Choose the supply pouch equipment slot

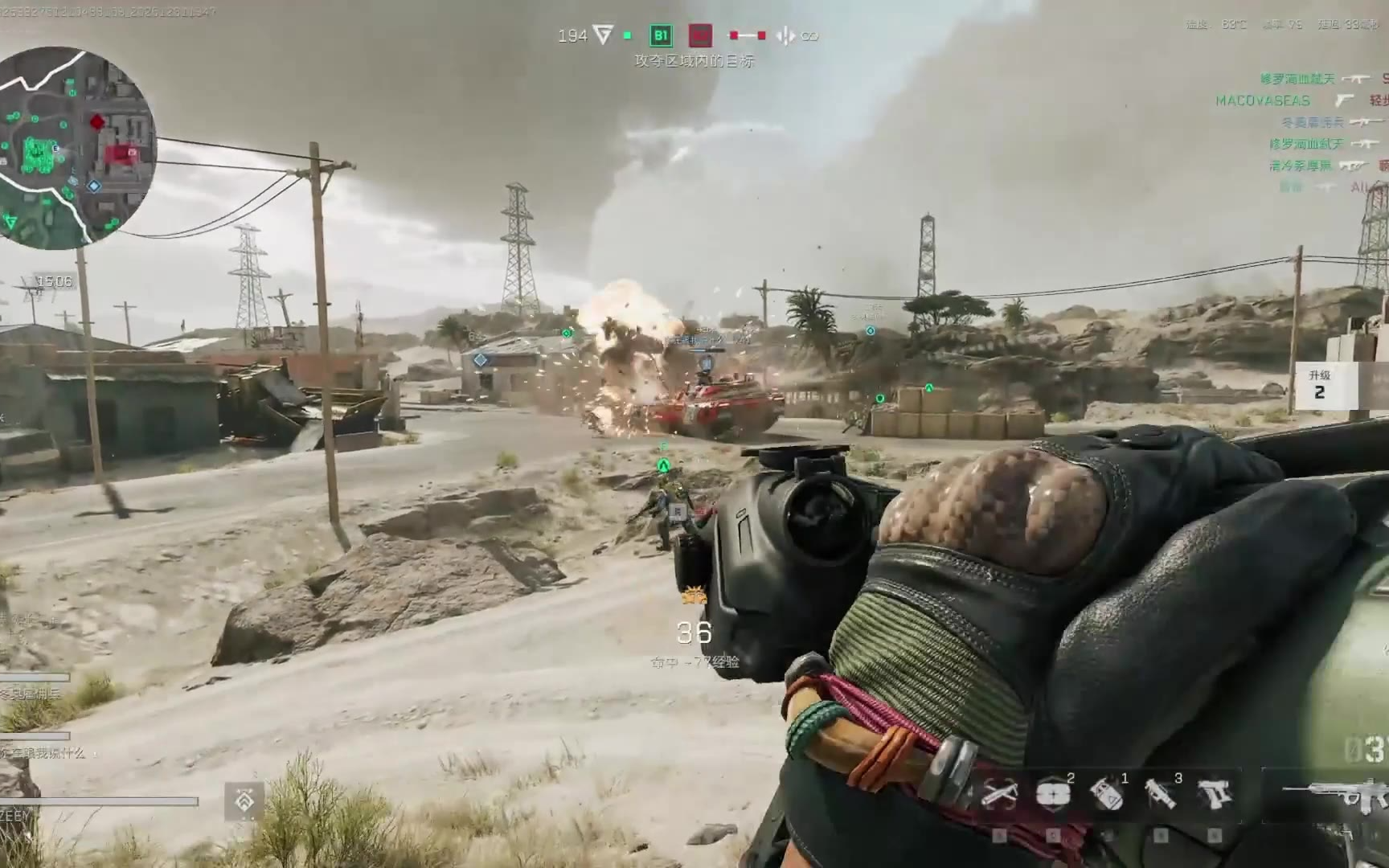1052,795
